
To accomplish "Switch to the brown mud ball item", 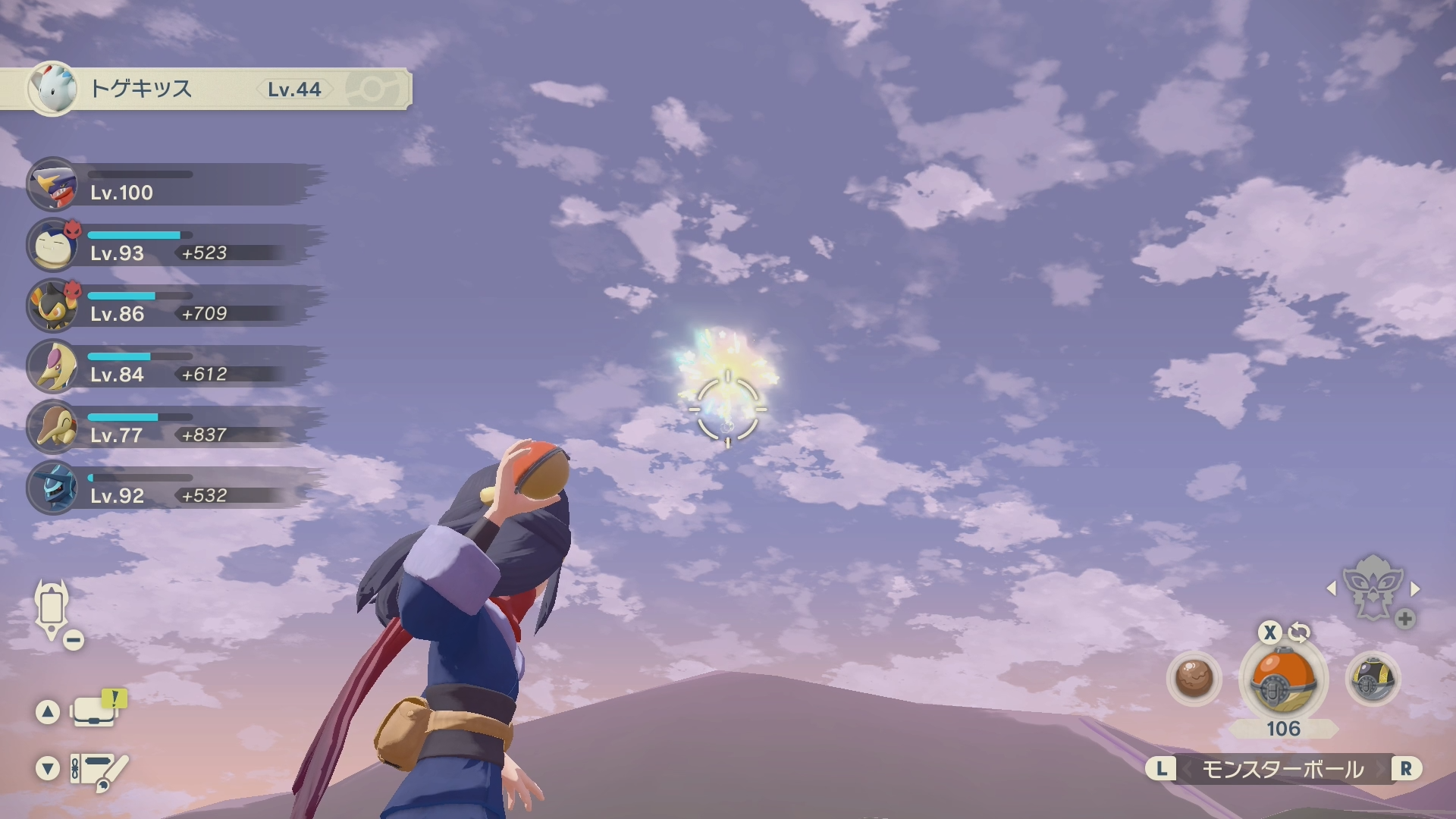I will point(1194,678).
